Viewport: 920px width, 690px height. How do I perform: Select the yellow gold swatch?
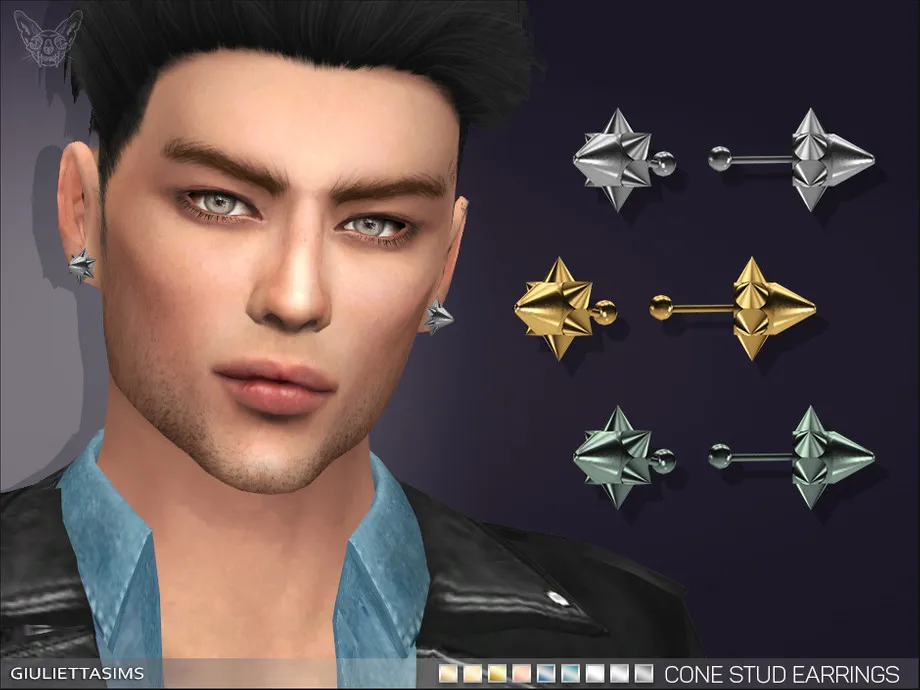(x=497, y=673)
